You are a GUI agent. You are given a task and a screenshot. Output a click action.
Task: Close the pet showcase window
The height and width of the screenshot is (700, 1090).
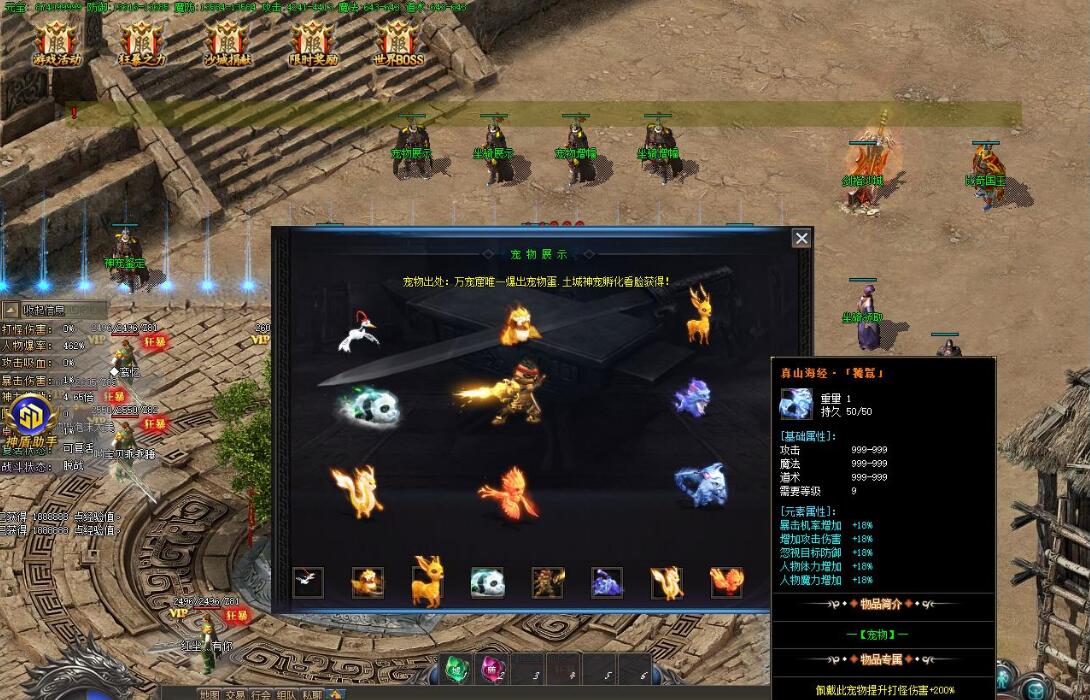pos(801,238)
